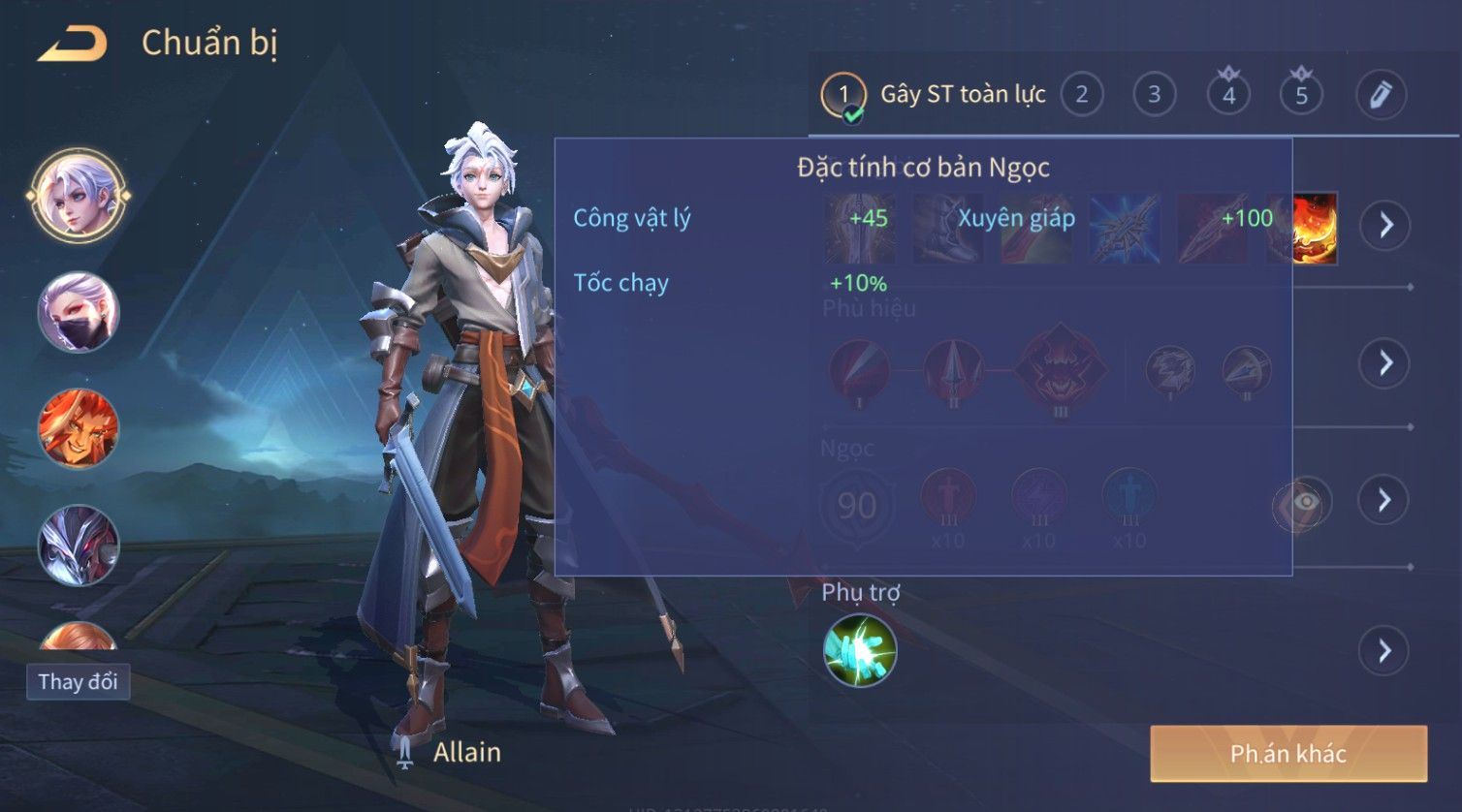Switch to loadout preset 3

pyautogui.click(x=1154, y=95)
